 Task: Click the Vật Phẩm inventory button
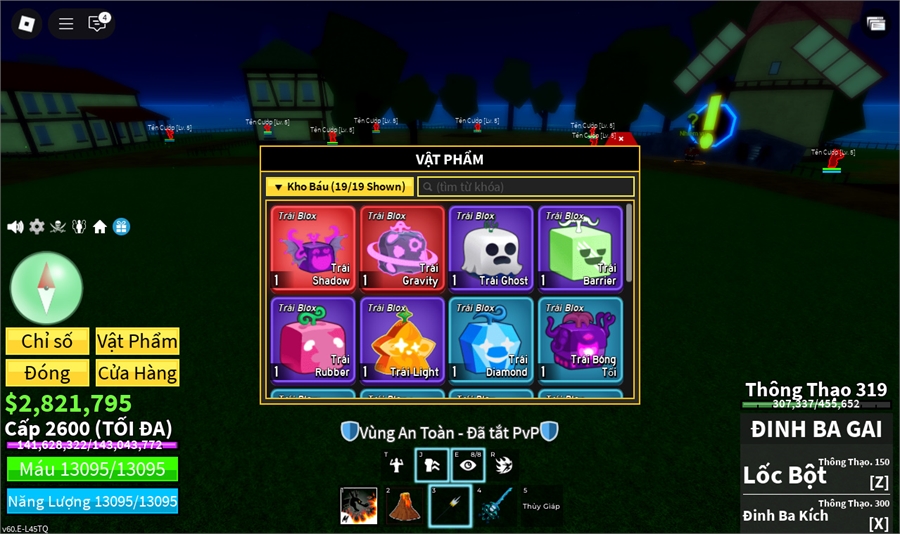[137, 341]
